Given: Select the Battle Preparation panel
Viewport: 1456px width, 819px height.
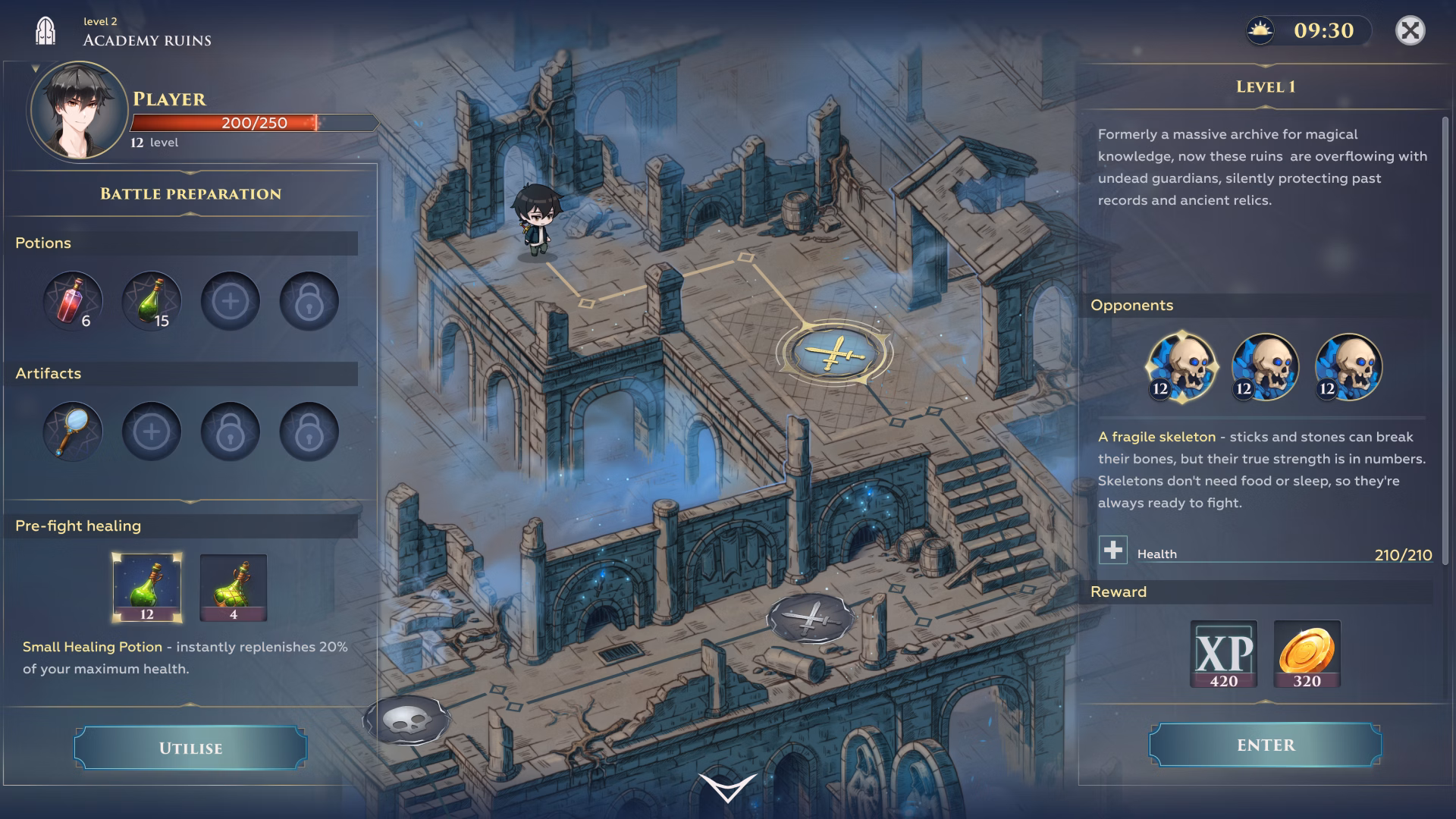Looking at the screenshot, I should click(190, 193).
